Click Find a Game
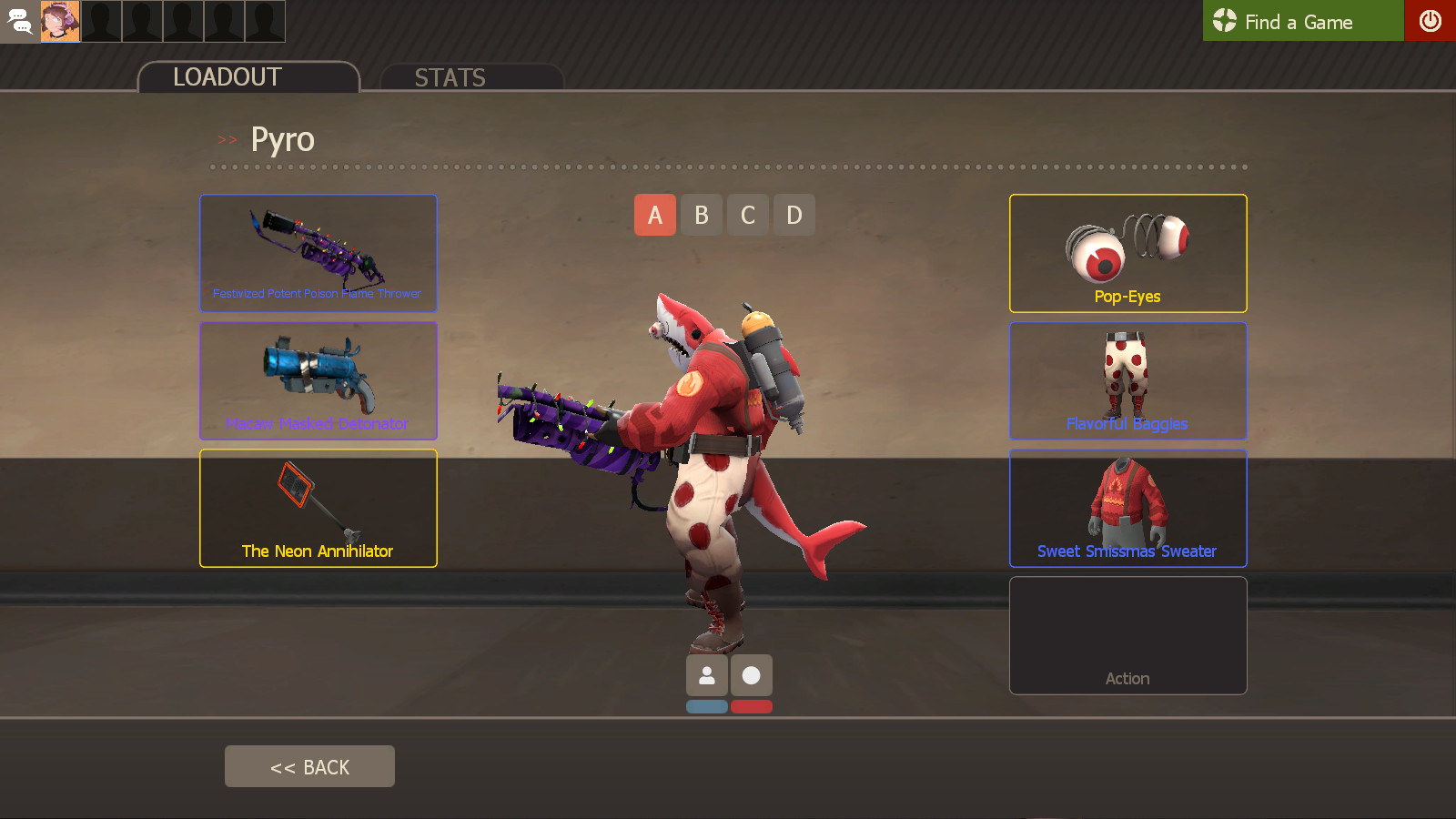This screenshot has width=1456, height=819. pos(1301,21)
